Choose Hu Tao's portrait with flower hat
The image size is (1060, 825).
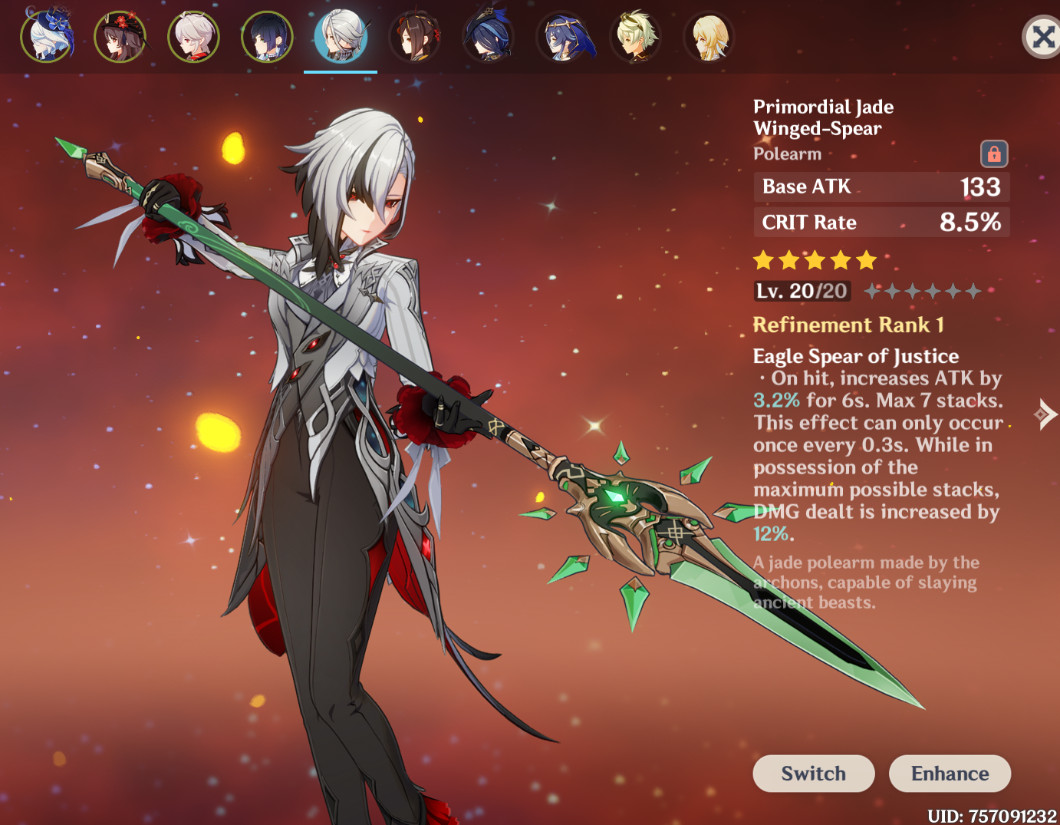120,38
